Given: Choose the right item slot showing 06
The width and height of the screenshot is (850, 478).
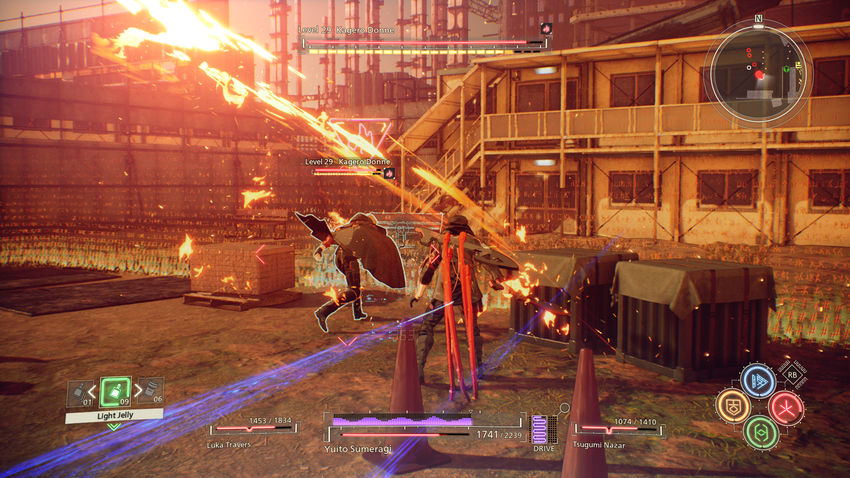Looking at the screenshot, I should pos(150,392).
